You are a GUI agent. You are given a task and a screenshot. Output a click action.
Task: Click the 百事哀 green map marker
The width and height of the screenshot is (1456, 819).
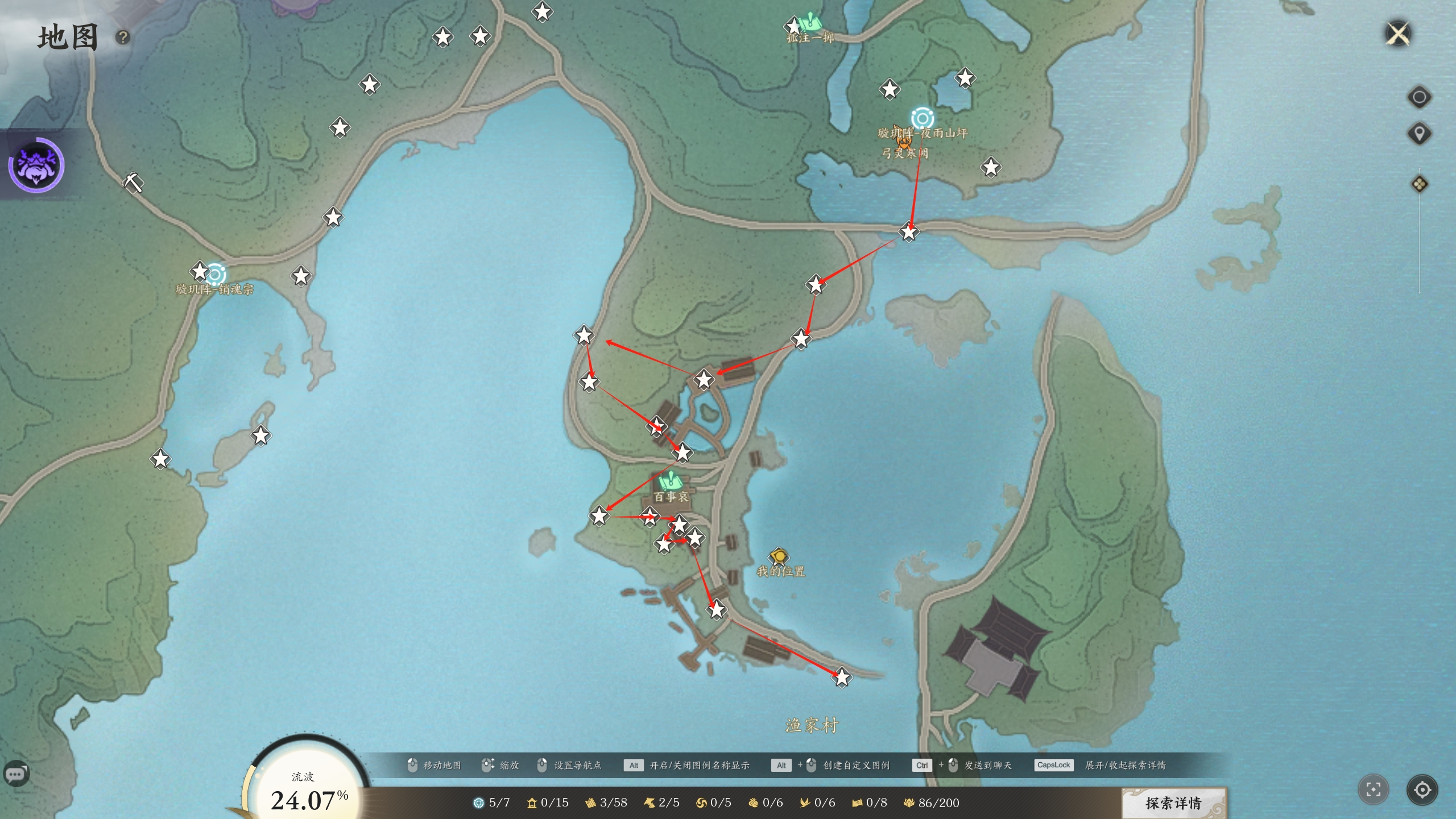click(670, 483)
